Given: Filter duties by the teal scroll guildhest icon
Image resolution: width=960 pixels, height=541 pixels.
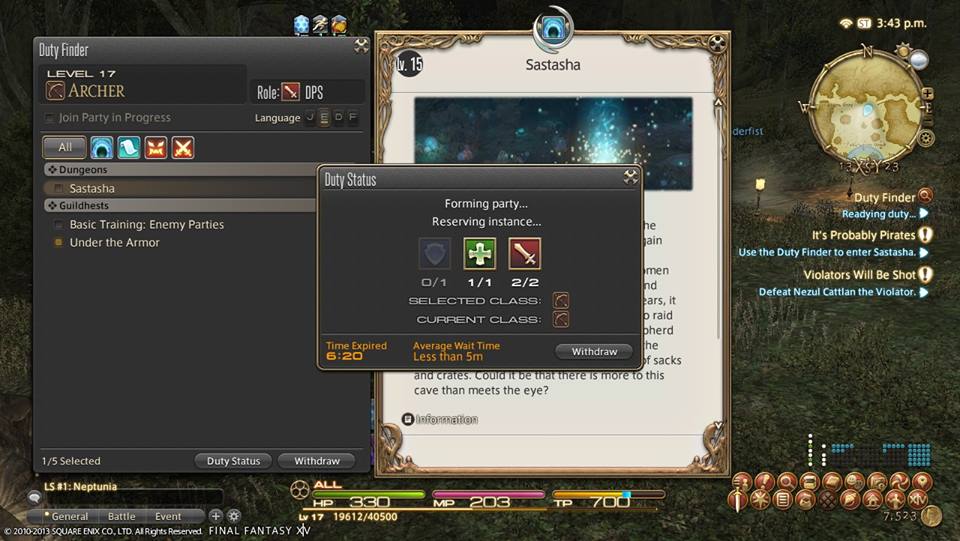Looking at the screenshot, I should pos(129,148).
